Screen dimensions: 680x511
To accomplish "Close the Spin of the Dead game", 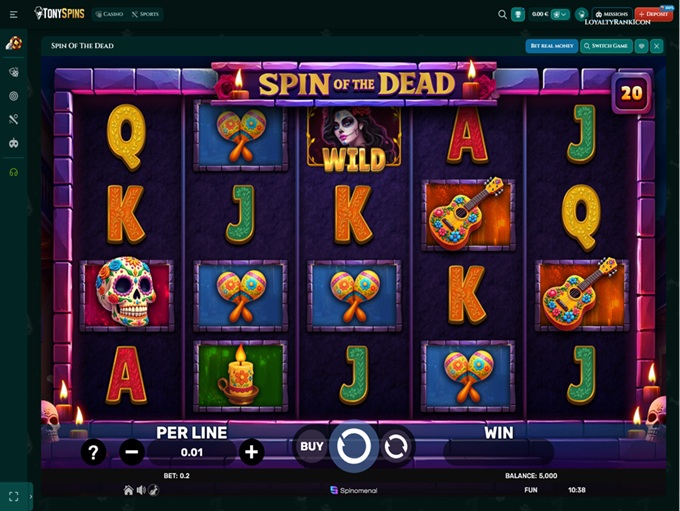I will pyautogui.click(x=657, y=46).
